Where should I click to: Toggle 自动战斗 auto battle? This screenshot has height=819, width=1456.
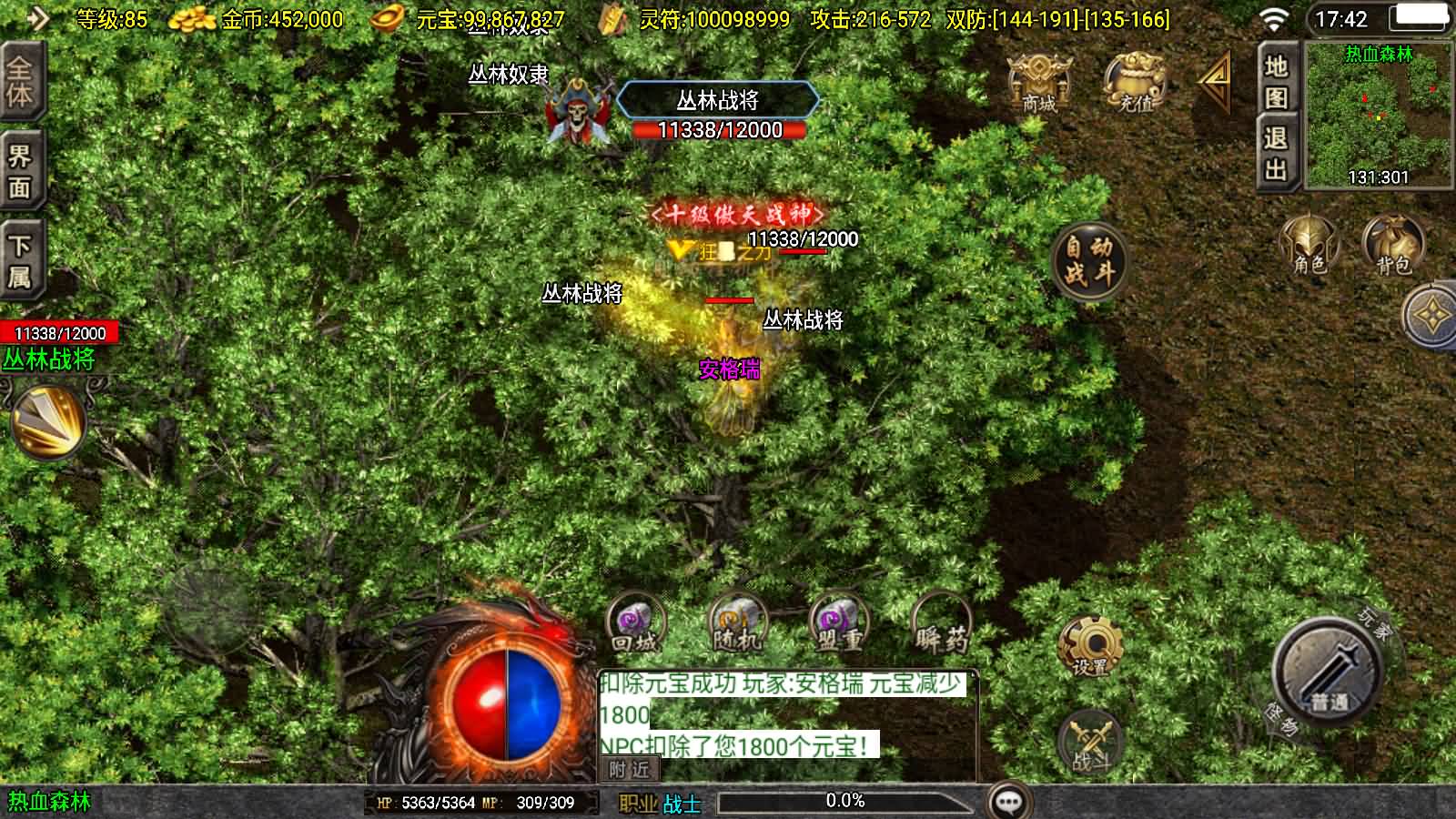point(1089,261)
